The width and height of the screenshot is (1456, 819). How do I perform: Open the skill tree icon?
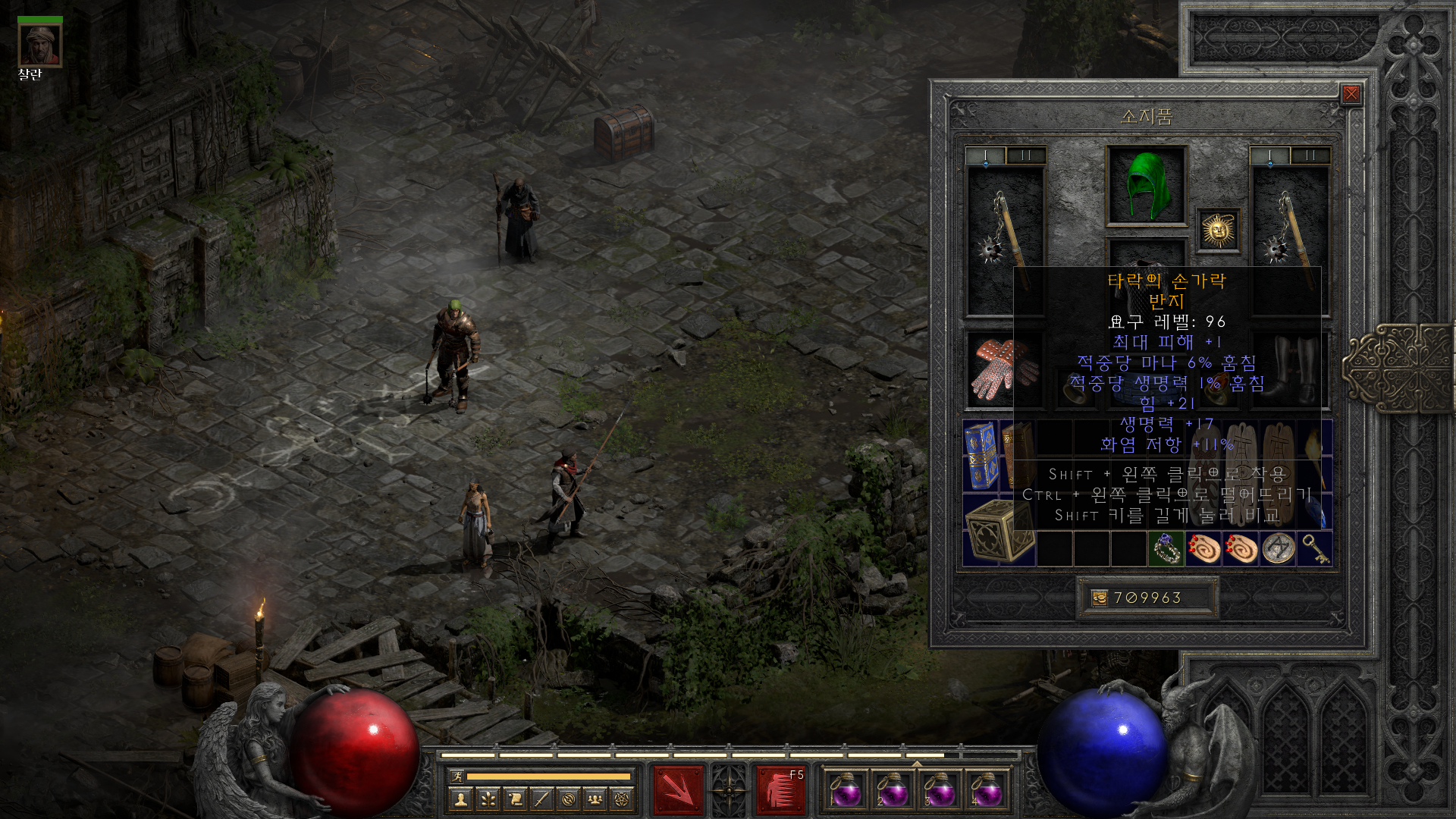488,799
